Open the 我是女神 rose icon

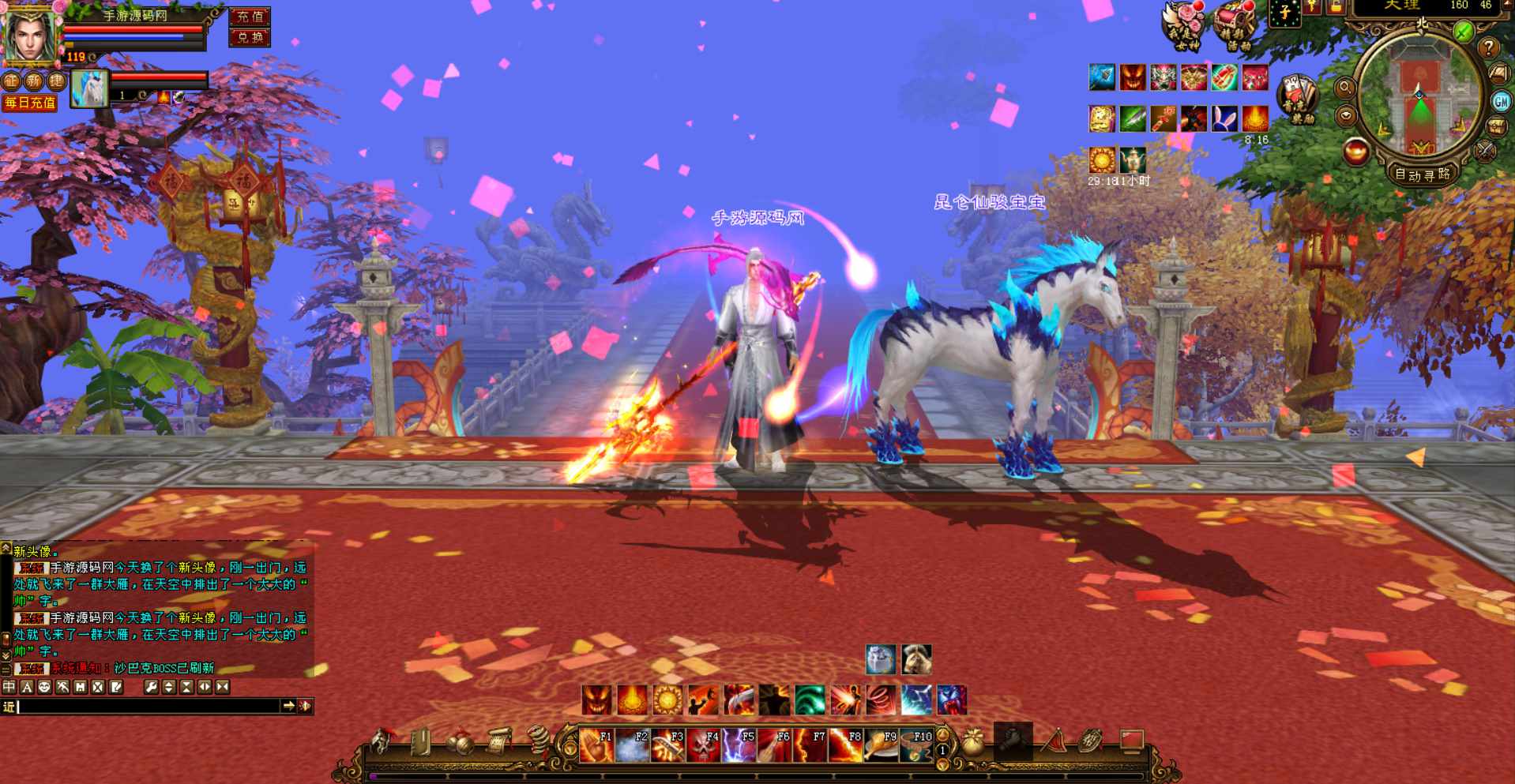1185,26
